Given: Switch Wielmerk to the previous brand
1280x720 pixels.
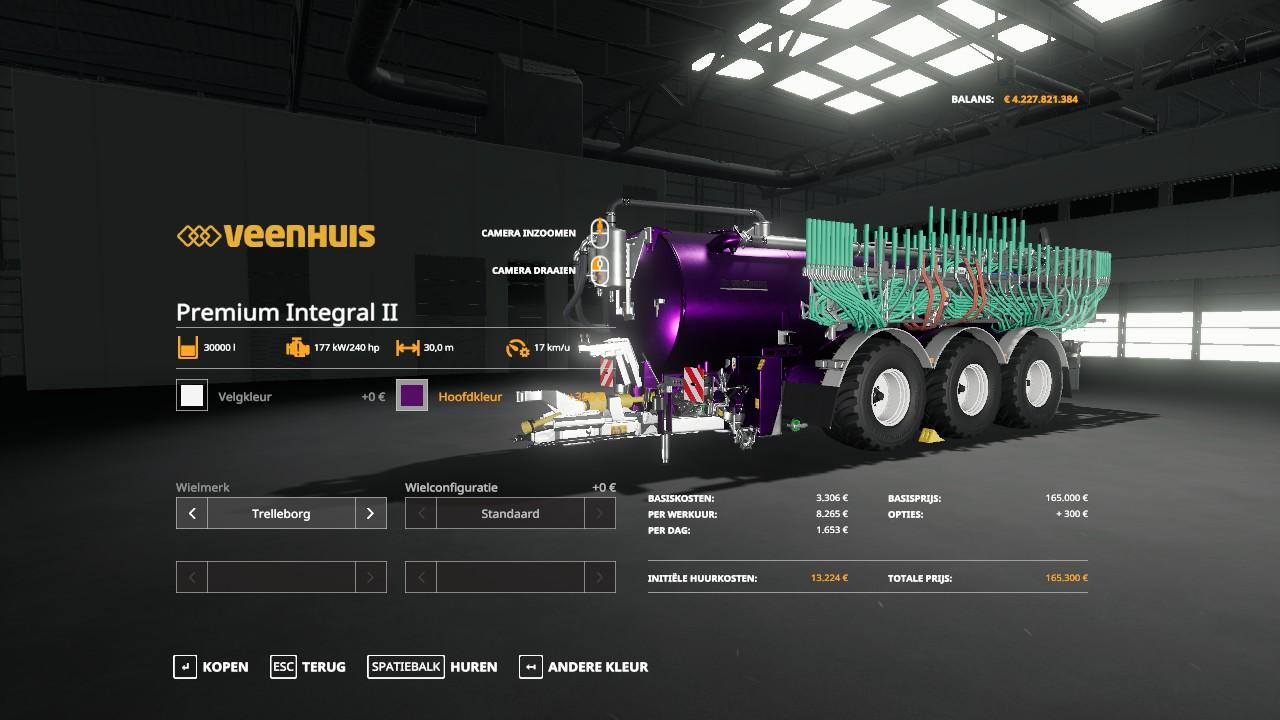Looking at the screenshot, I should tap(192, 514).
